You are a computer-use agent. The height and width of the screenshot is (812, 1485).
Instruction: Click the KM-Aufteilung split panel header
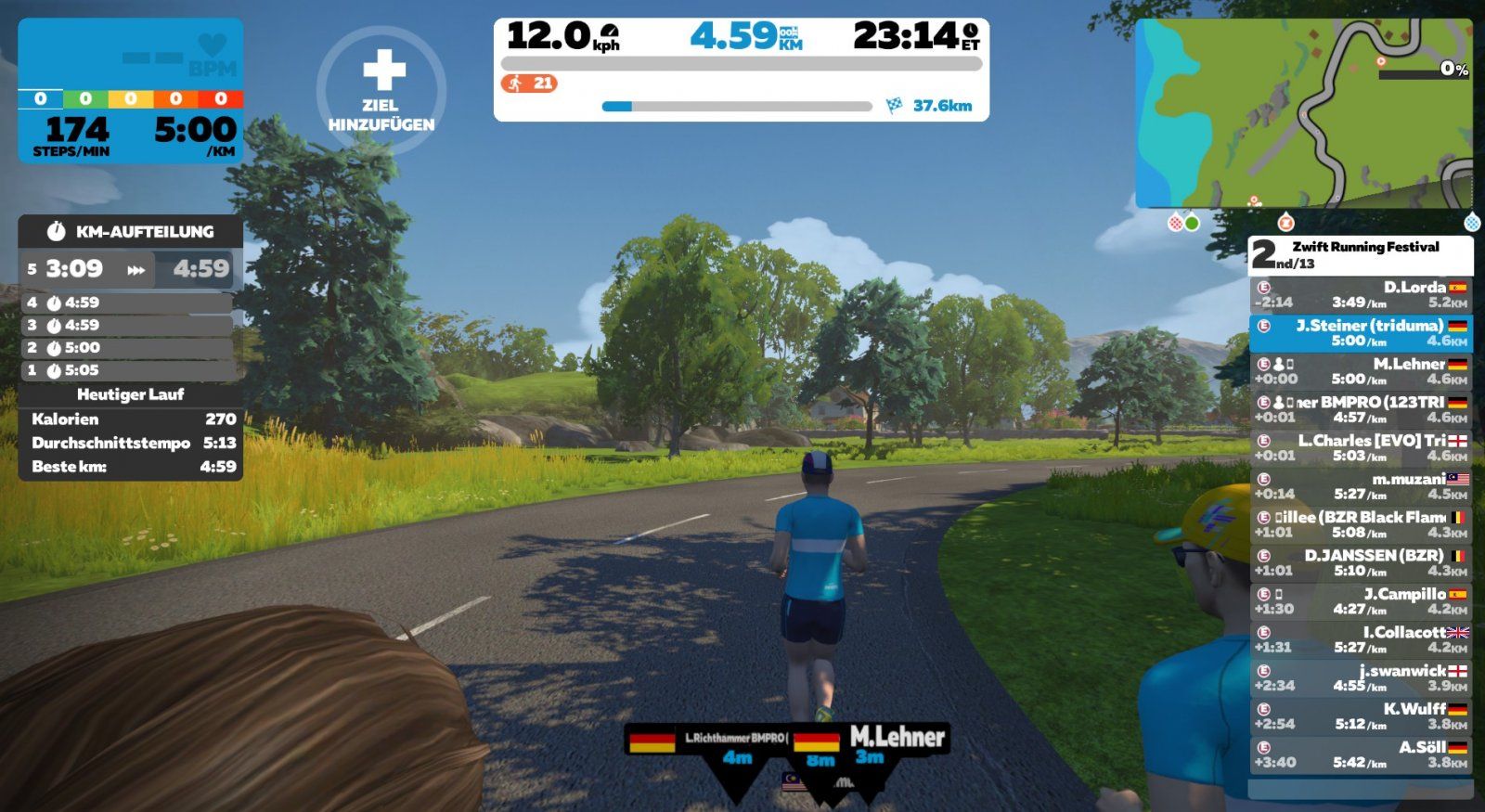point(131,231)
